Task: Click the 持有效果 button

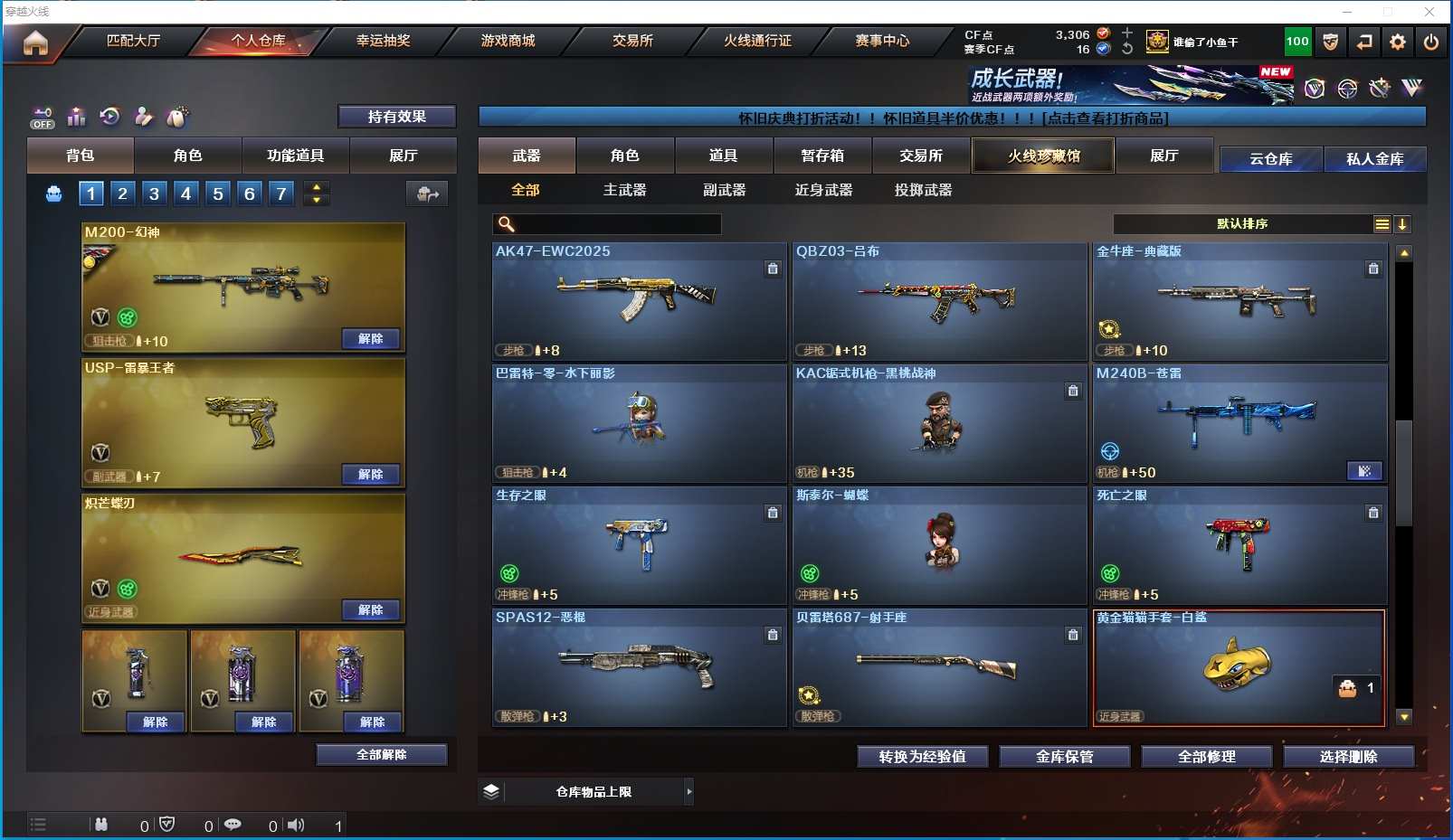Action: coord(396,117)
